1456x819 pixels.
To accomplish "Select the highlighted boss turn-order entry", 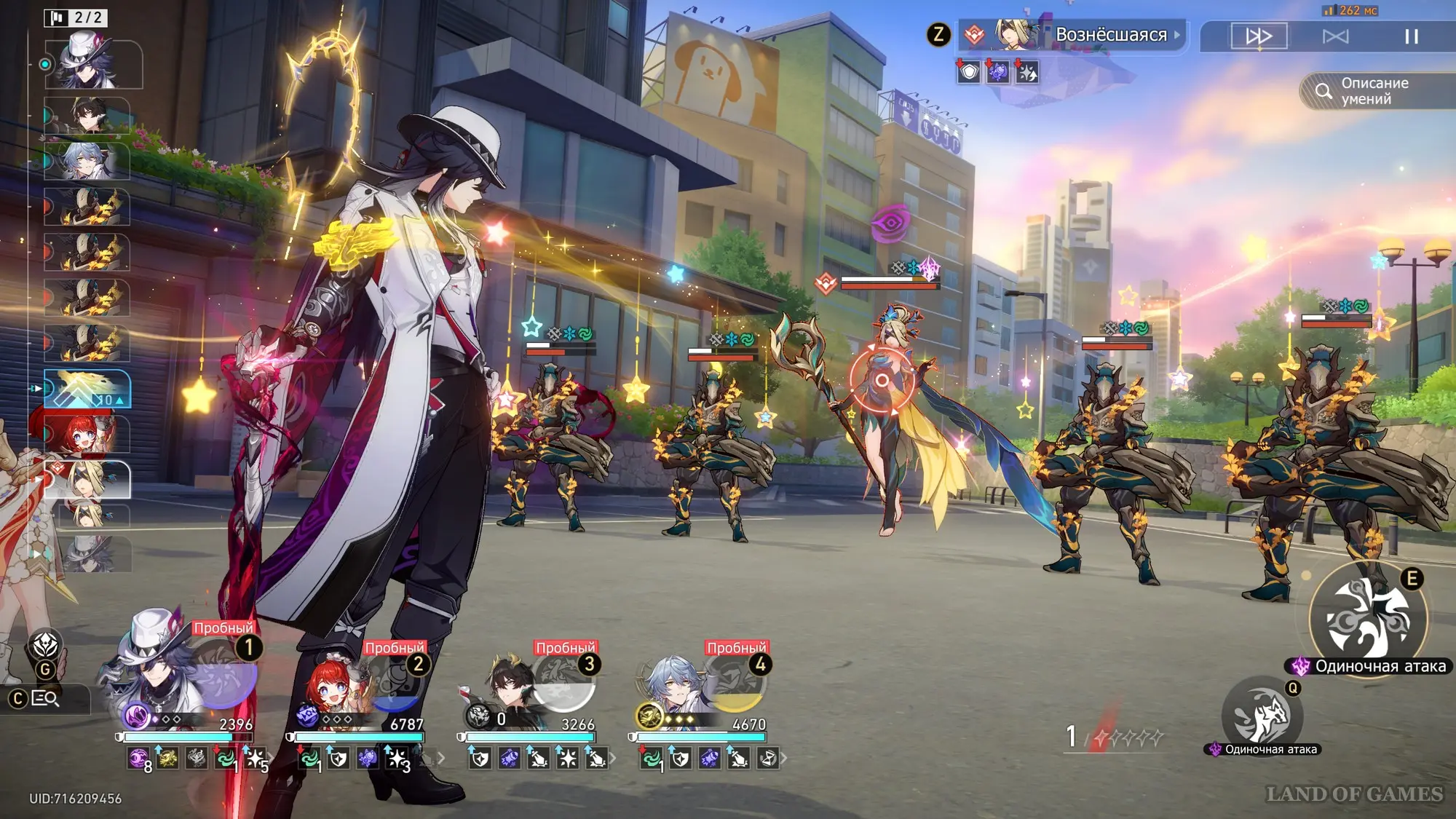I will [x=87, y=479].
